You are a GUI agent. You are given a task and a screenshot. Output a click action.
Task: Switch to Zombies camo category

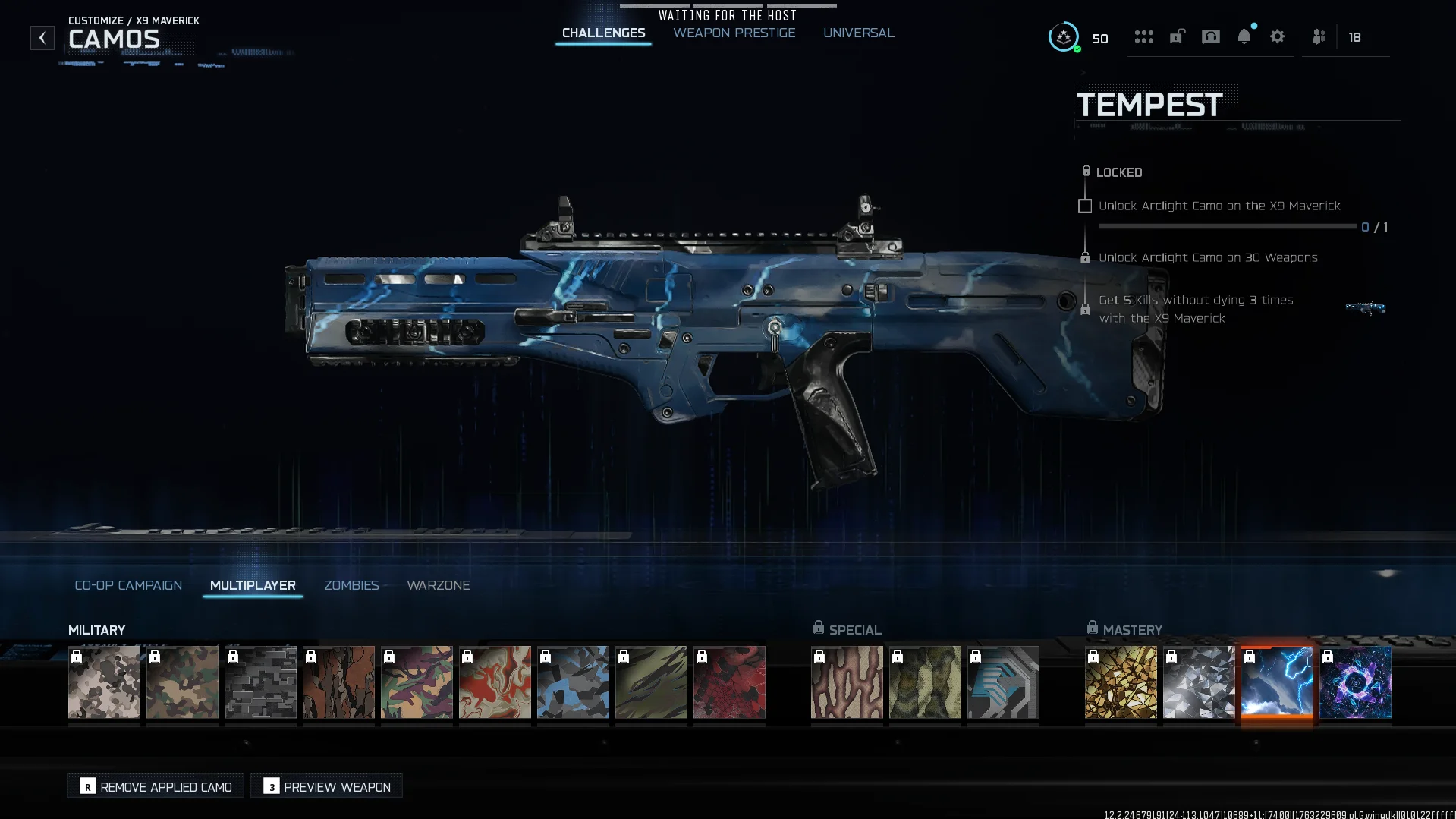pyautogui.click(x=351, y=585)
